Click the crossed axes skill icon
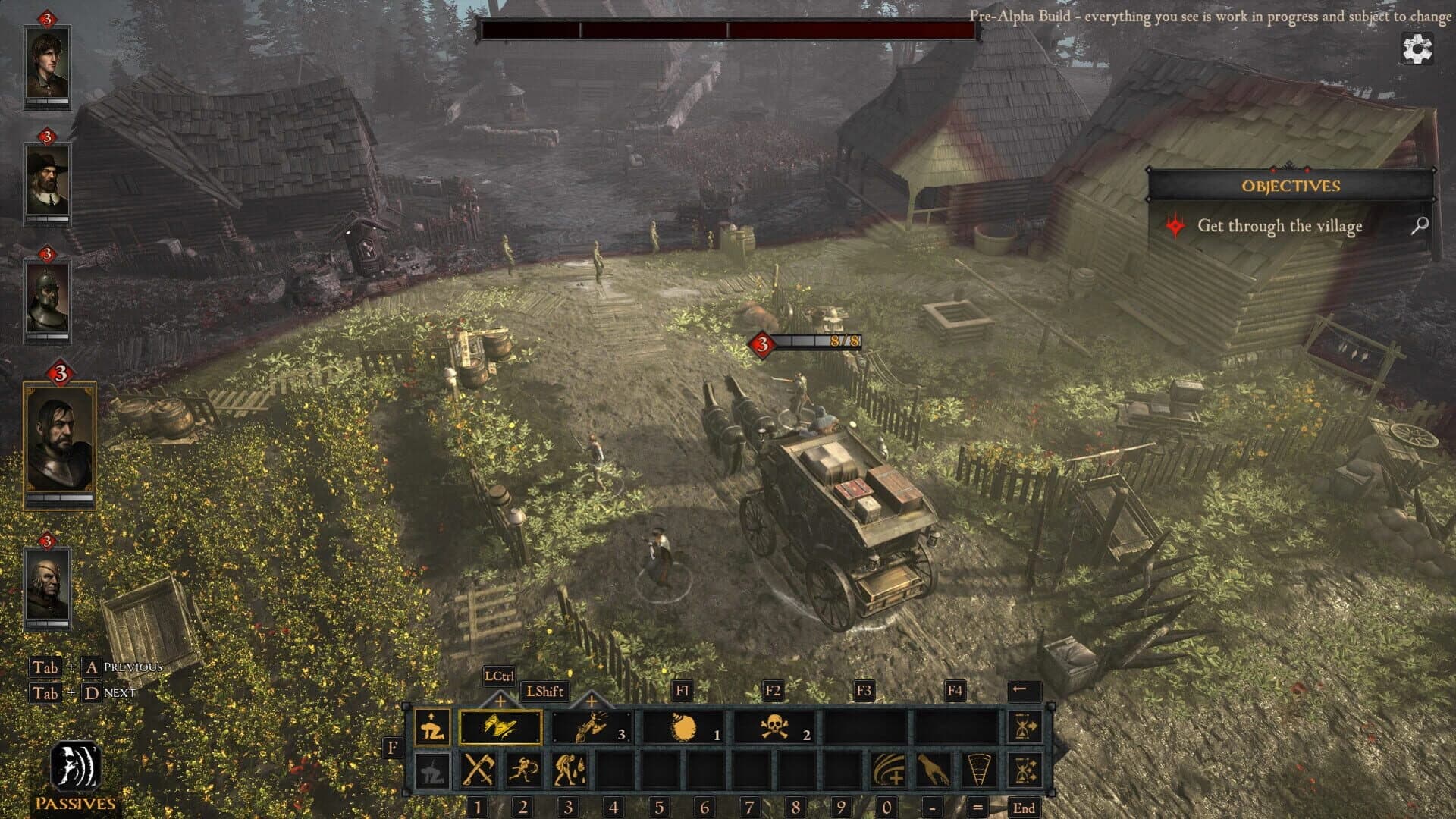1456x819 pixels. [x=478, y=770]
